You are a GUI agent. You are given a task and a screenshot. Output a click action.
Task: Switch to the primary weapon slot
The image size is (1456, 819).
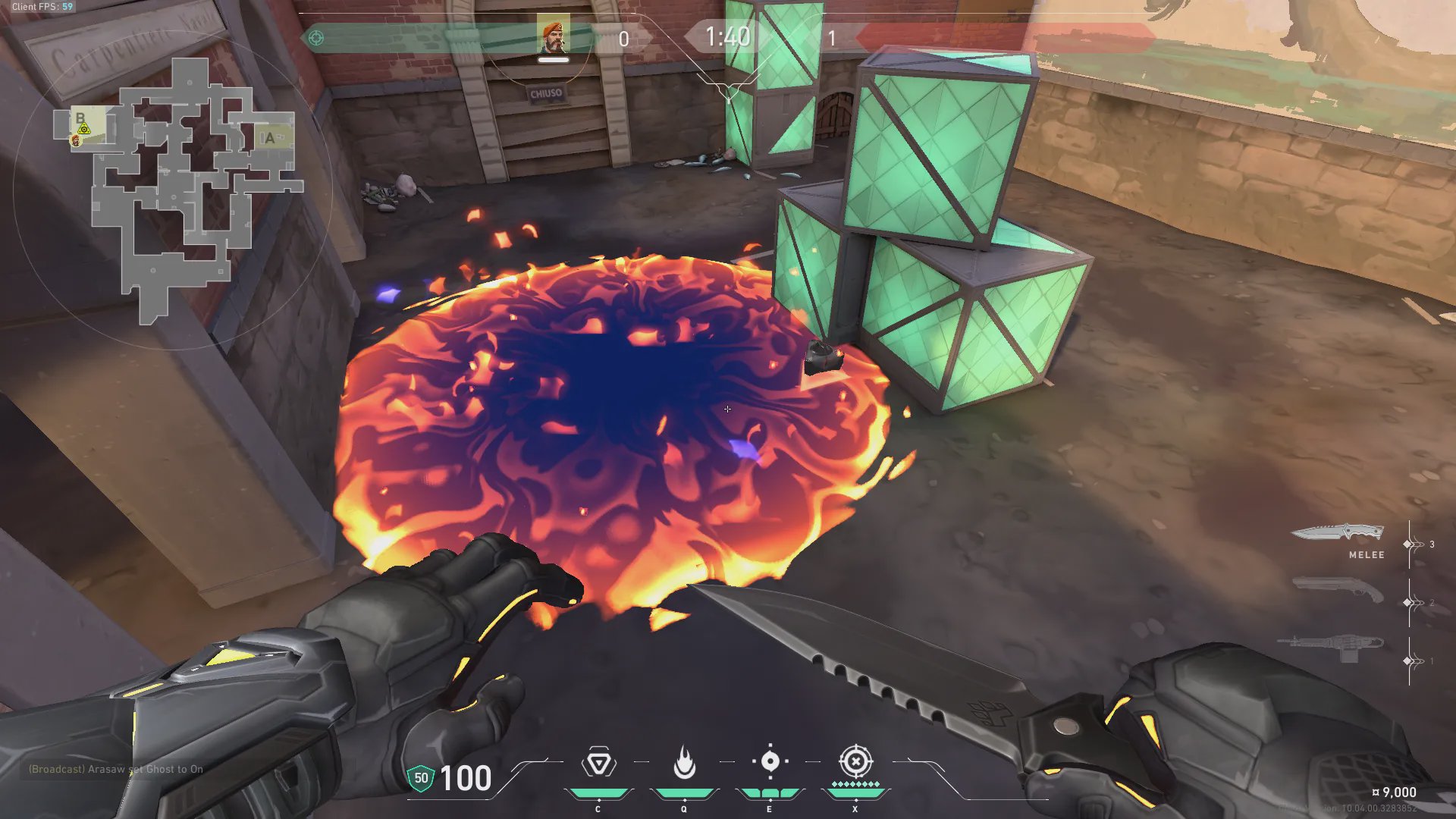[x=1332, y=645]
